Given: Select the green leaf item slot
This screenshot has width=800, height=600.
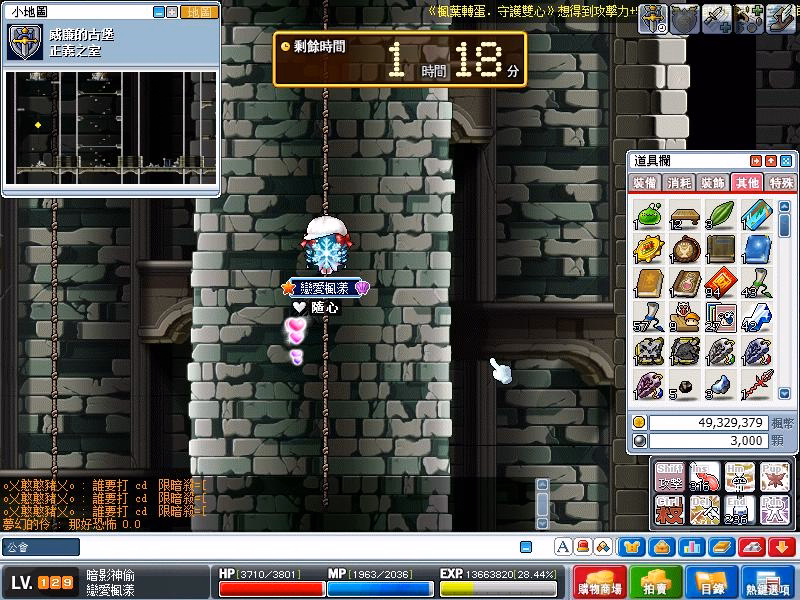Looking at the screenshot, I should pyautogui.click(x=720, y=215).
